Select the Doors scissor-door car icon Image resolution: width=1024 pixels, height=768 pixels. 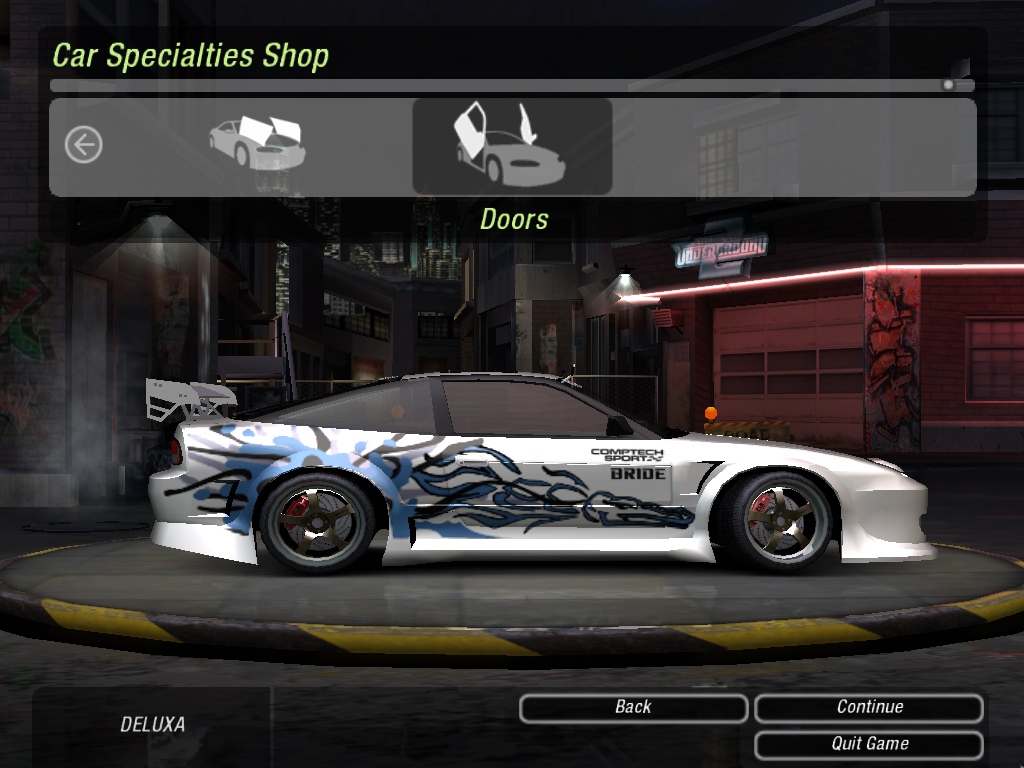[x=511, y=146]
